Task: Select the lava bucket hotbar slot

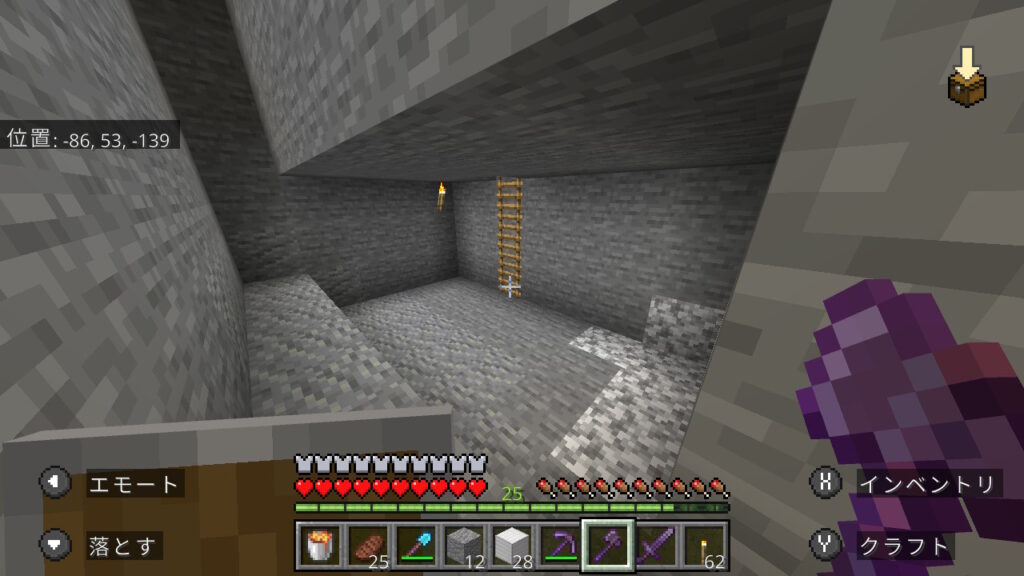Action: [x=320, y=546]
